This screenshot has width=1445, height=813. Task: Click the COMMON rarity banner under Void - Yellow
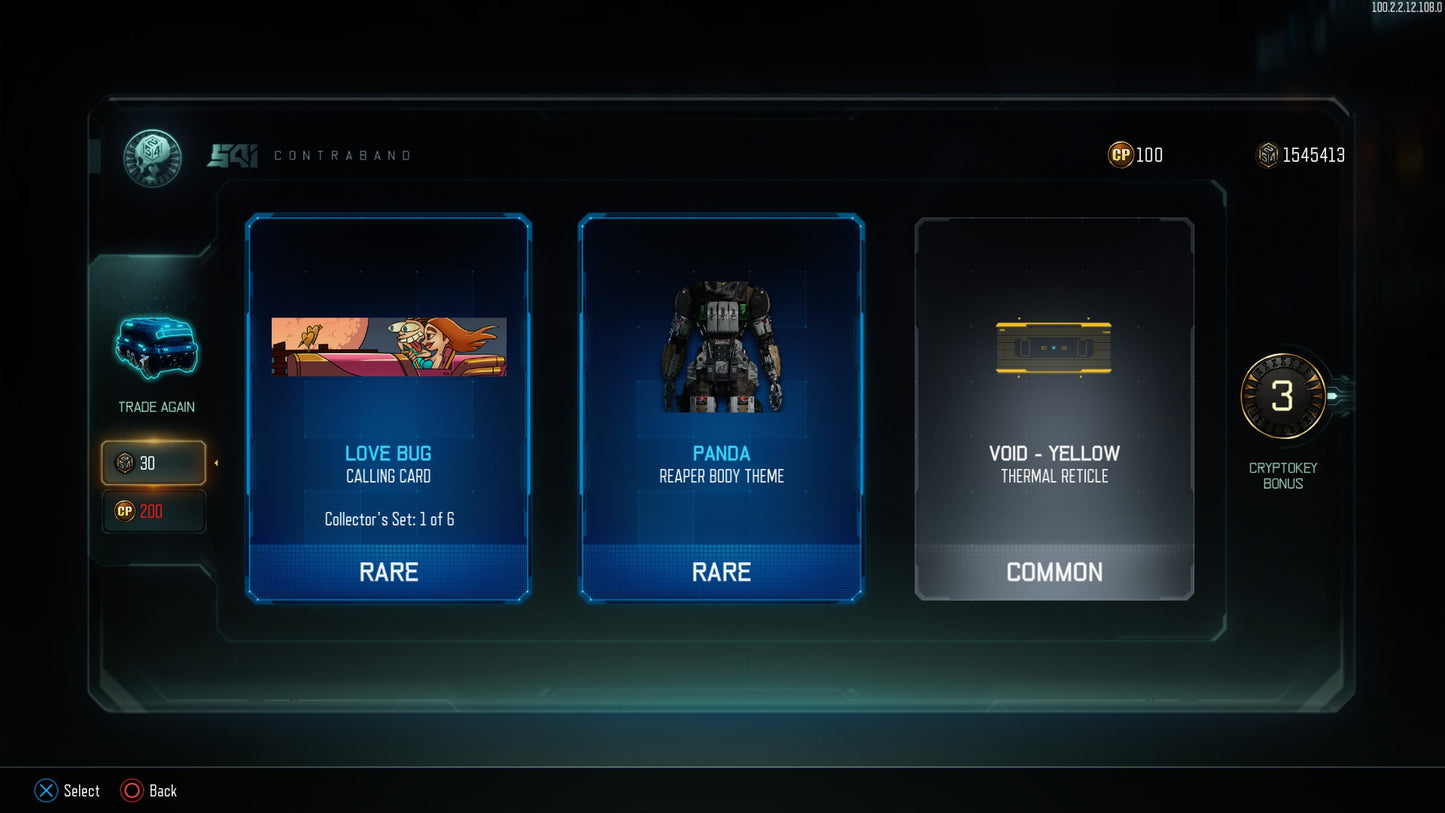1054,572
